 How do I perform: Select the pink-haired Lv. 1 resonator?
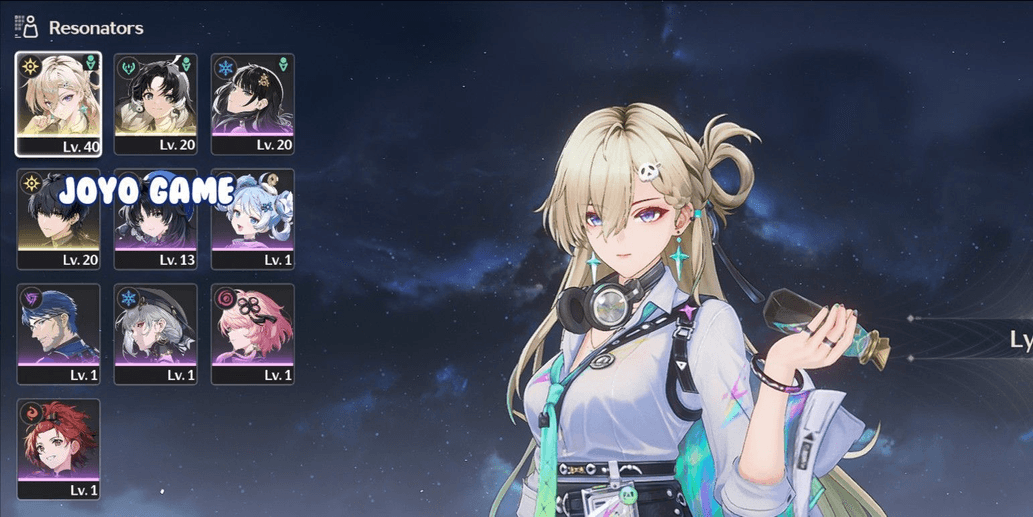(253, 334)
